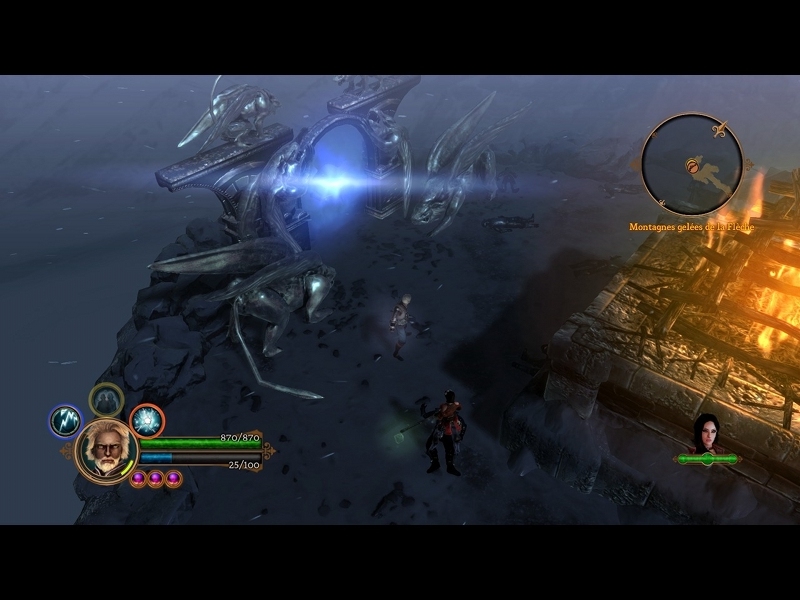Select the dark-haired companion portrait

tap(707, 432)
